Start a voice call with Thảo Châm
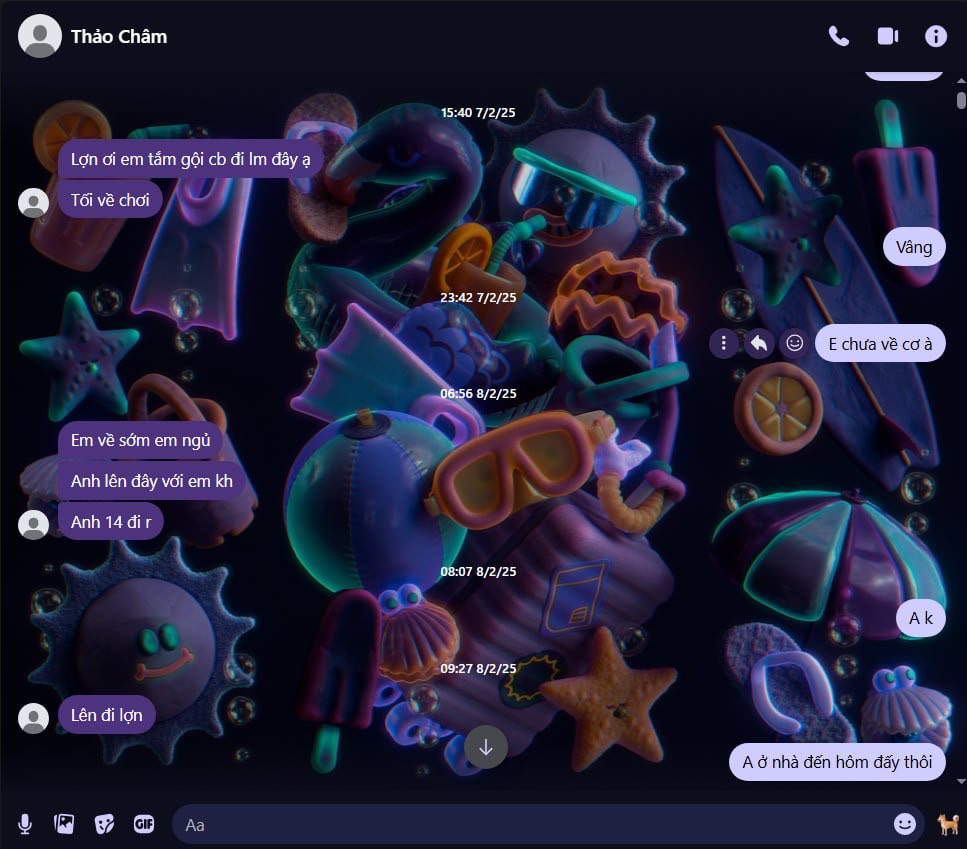This screenshot has height=849, width=967. click(x=838, y=36)
